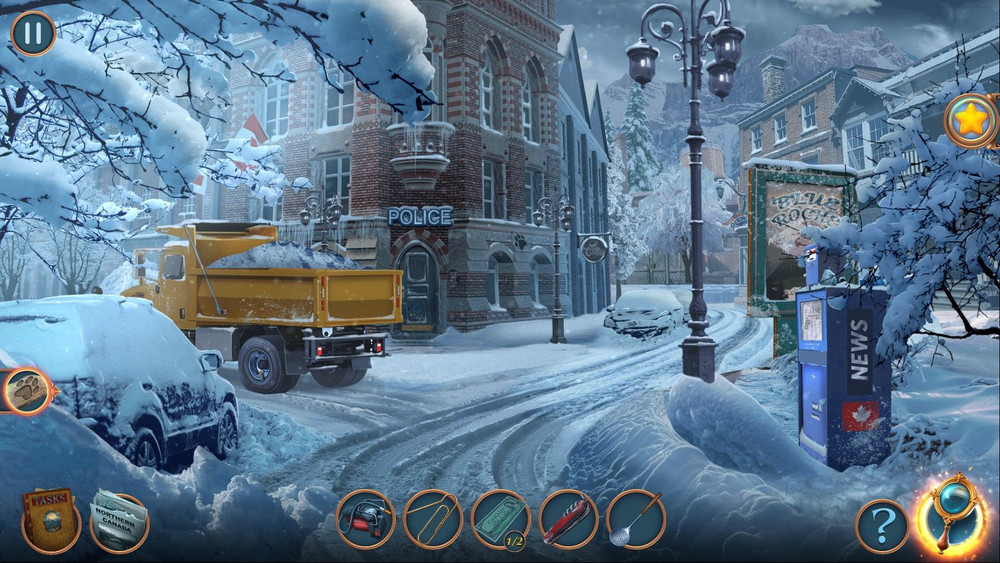Open help with the question mark button
The image size is (1000, 563).
pos(883,526)
